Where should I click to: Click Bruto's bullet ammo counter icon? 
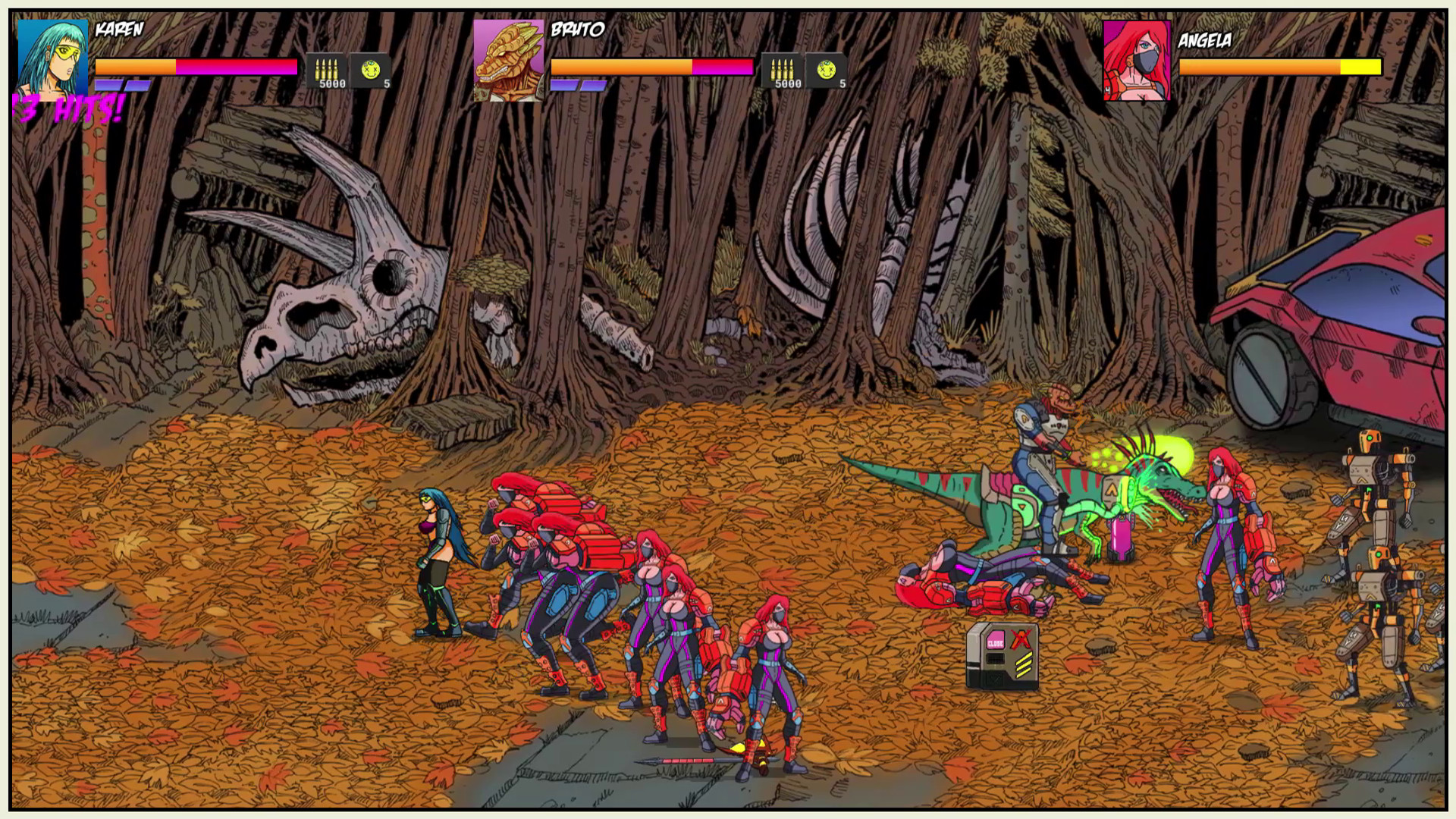783,70
